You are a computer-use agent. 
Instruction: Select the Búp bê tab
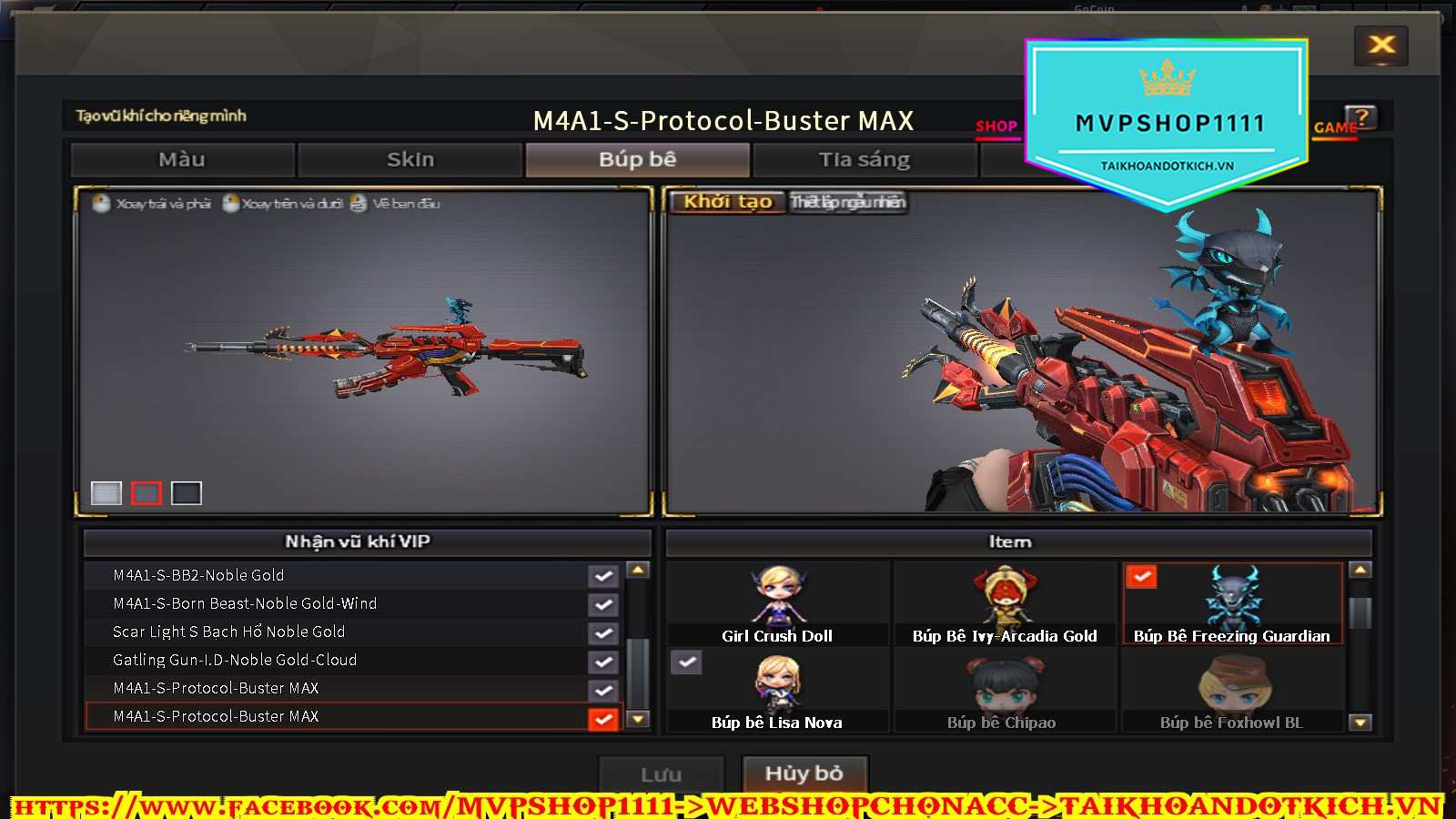coord(637,160)
